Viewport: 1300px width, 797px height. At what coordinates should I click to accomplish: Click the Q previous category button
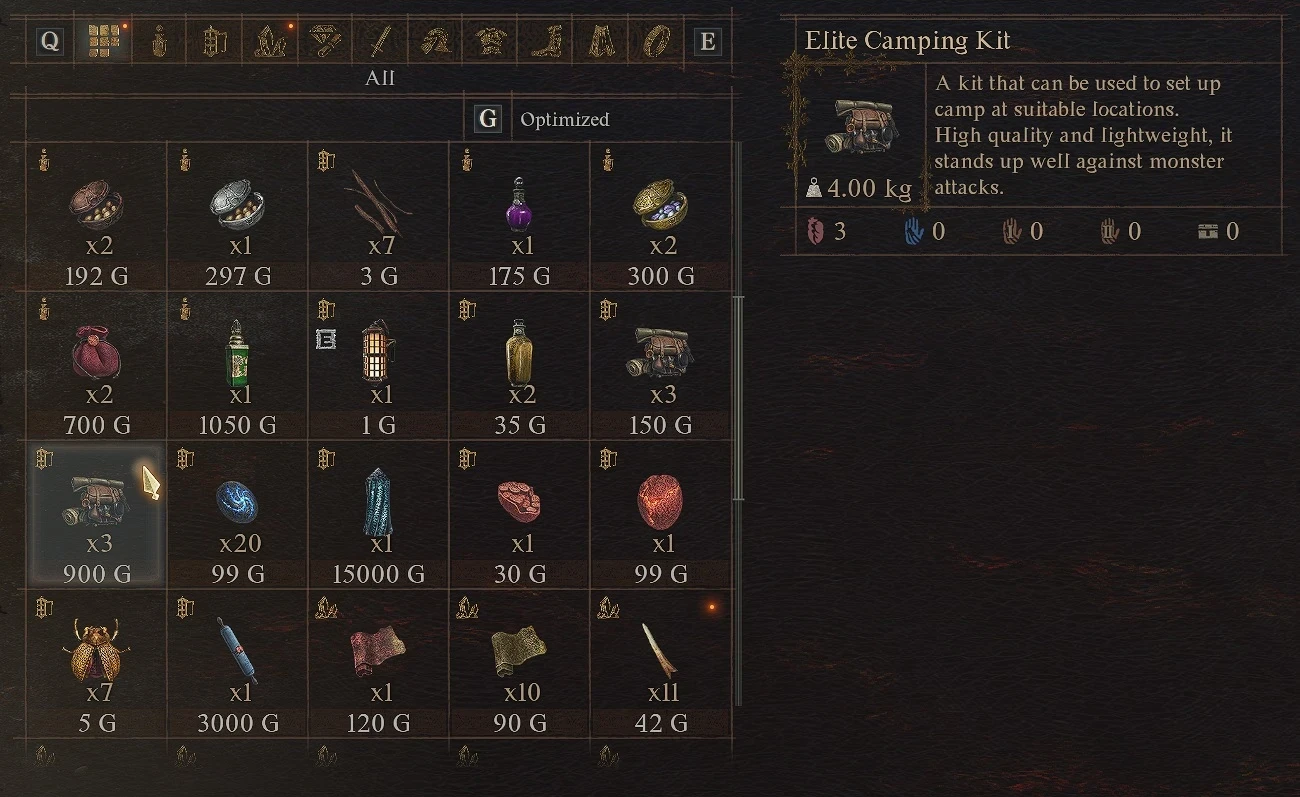tap(51, 42)
